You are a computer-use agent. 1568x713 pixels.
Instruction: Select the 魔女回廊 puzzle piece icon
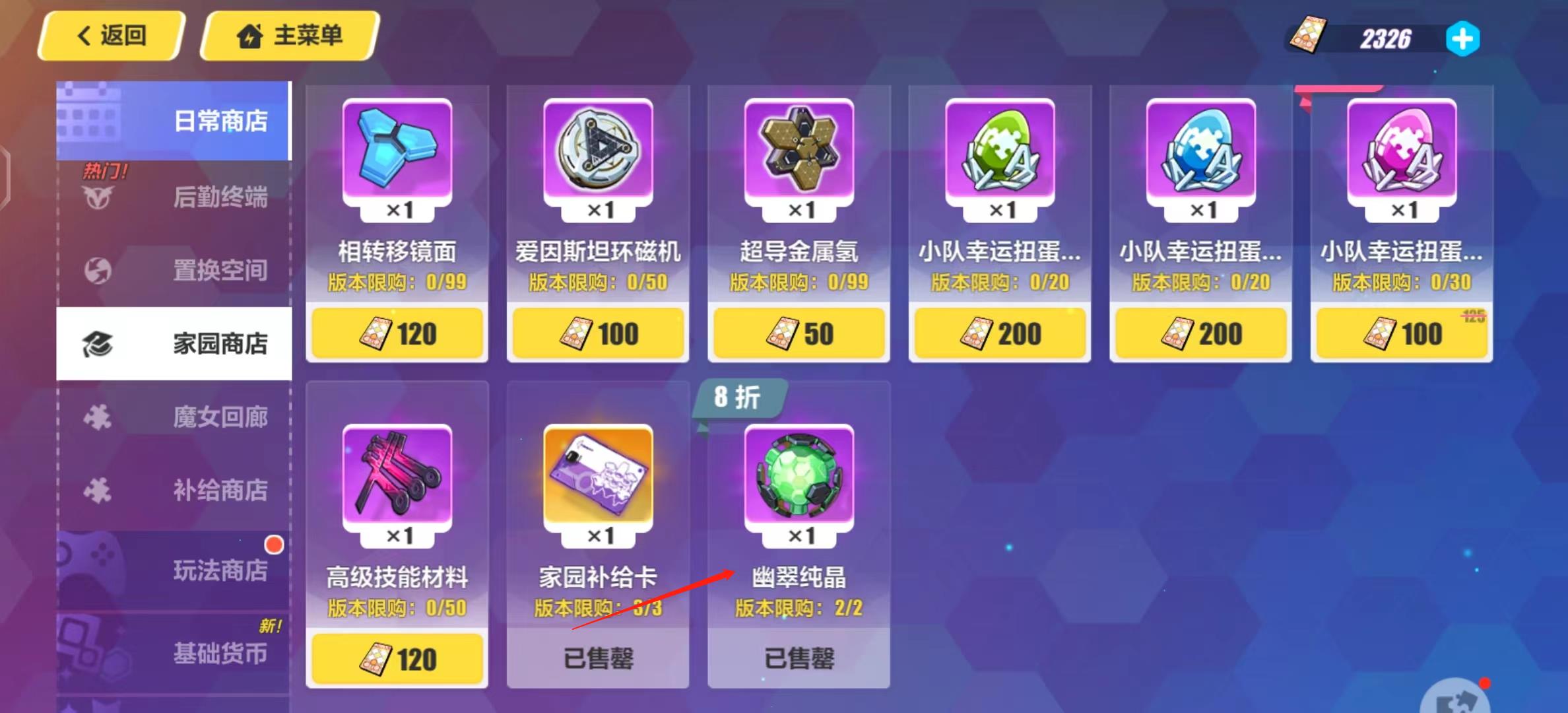pos(98,417)
